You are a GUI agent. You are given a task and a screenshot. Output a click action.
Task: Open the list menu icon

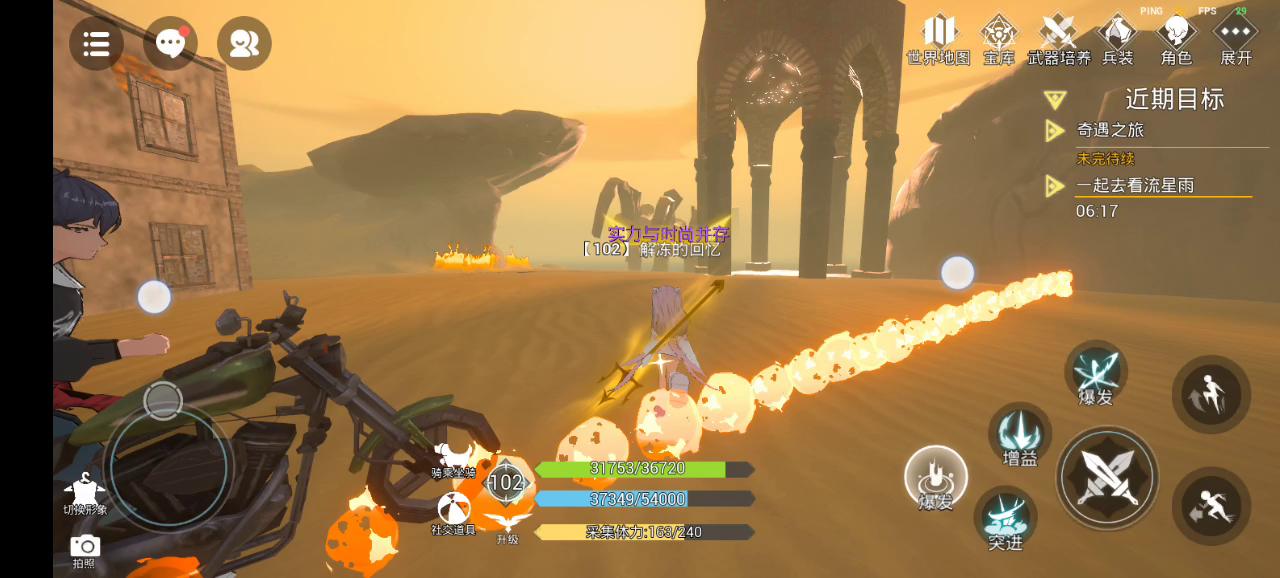pos(96,43)
